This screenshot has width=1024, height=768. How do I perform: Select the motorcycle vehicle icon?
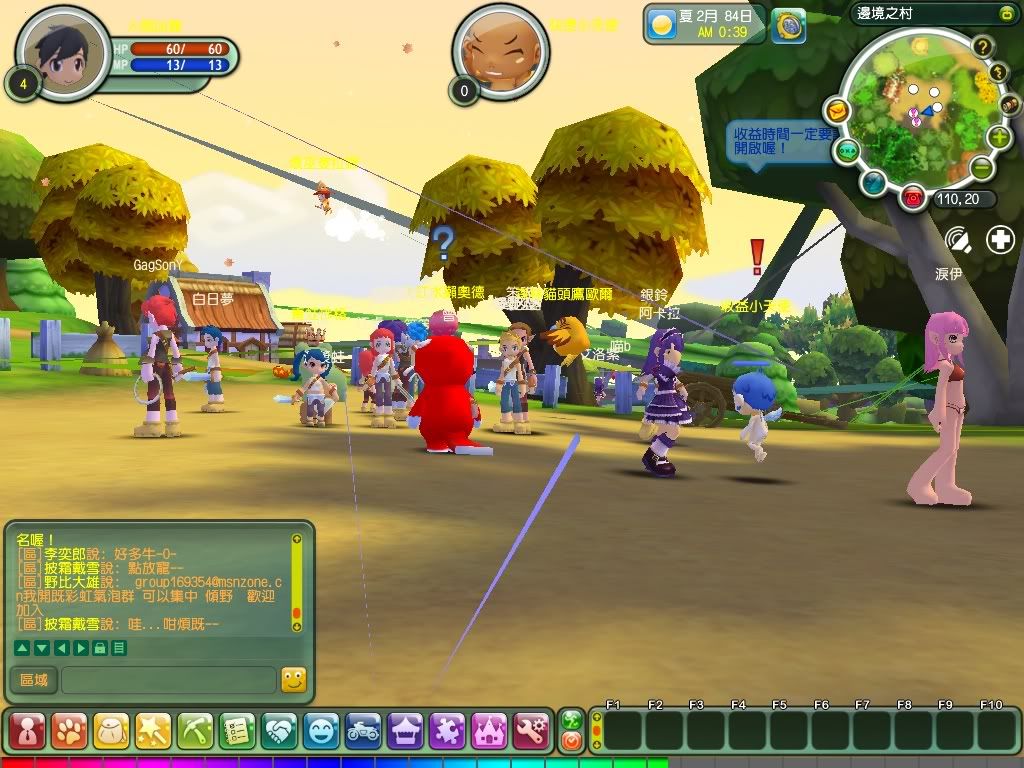pyautogui.click(x=363, y=731)
